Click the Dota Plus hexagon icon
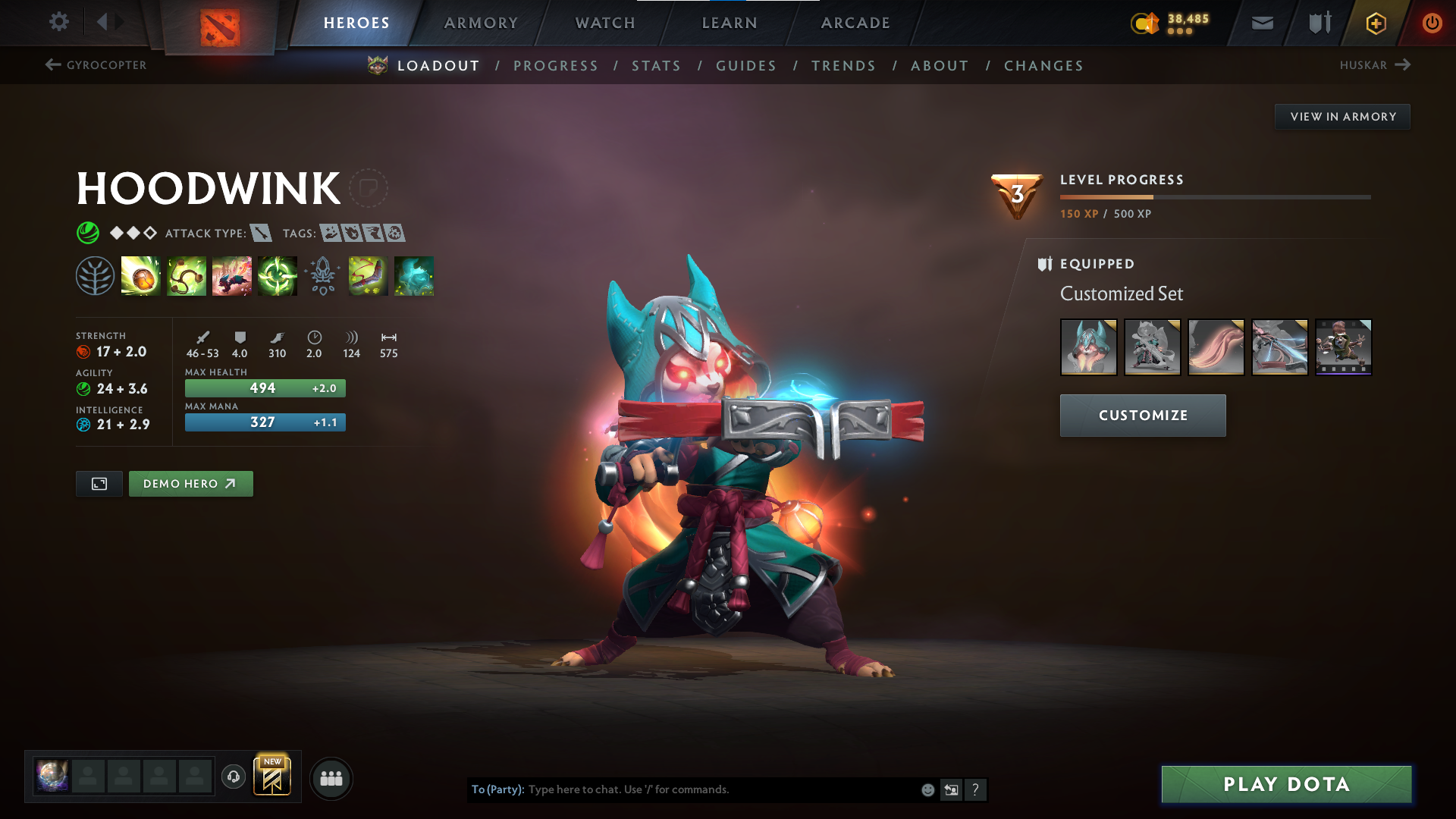 tap(1376, 23)
